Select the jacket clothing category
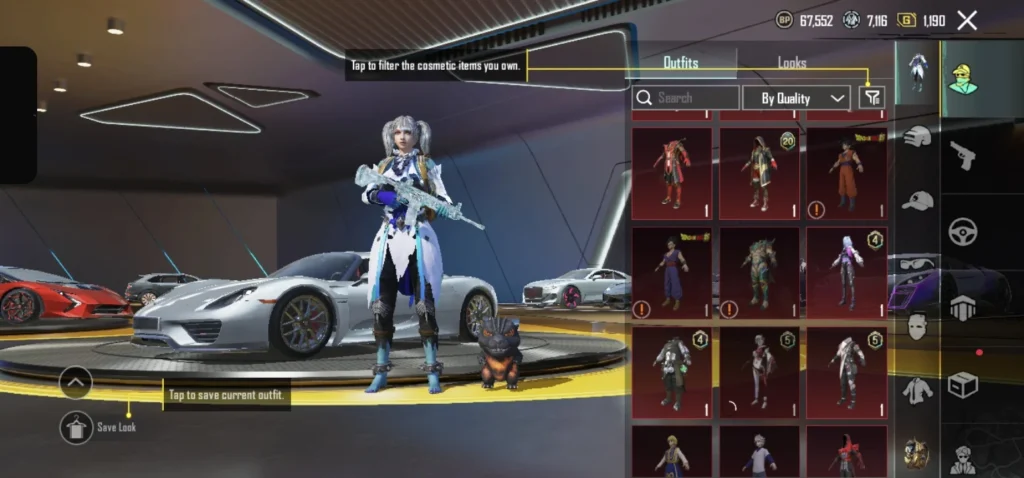Screen dimensions: 1024x478 point(917,390)
